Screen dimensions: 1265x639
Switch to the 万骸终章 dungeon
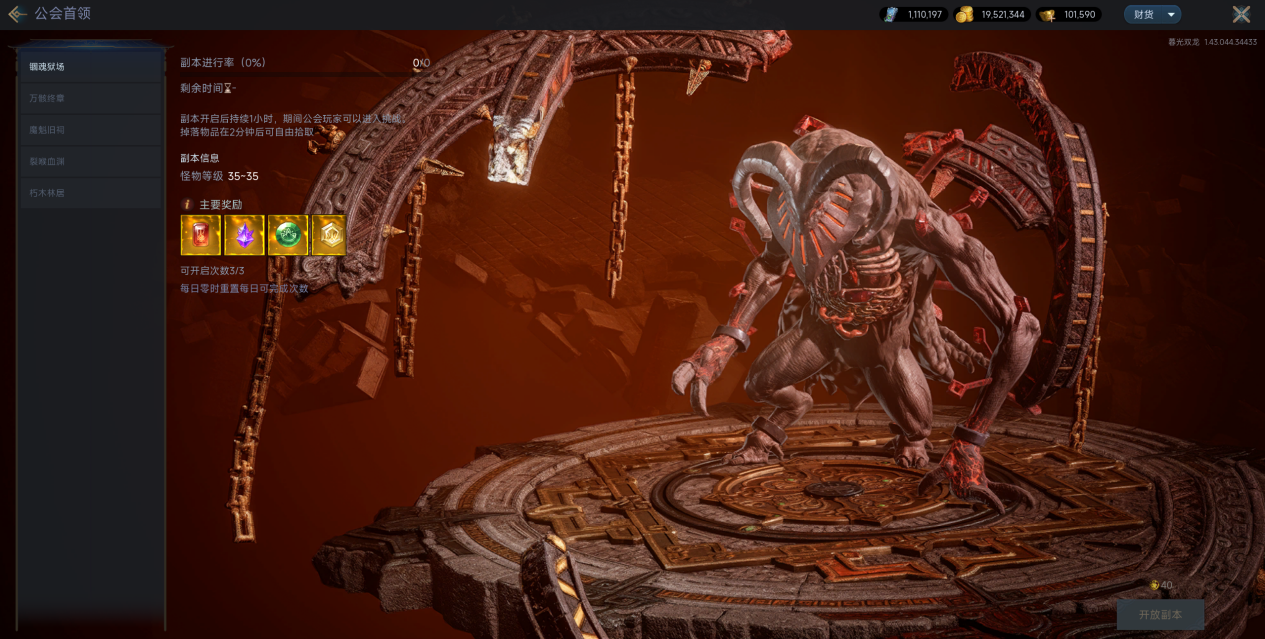(90, 98)
